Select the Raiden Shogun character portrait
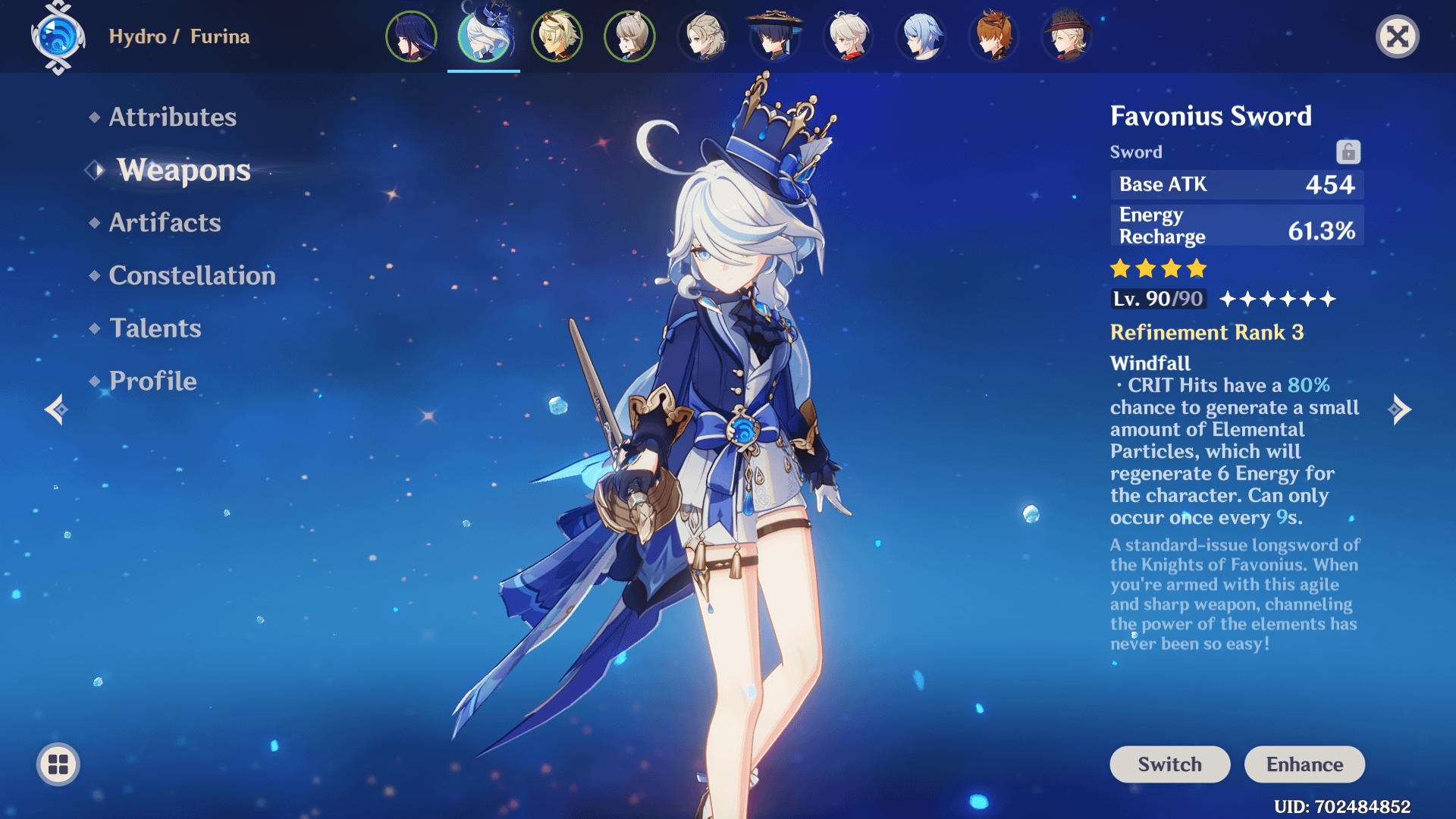Image resolution: width=1456 pixels, height=819 pixels. click(410, 36)
